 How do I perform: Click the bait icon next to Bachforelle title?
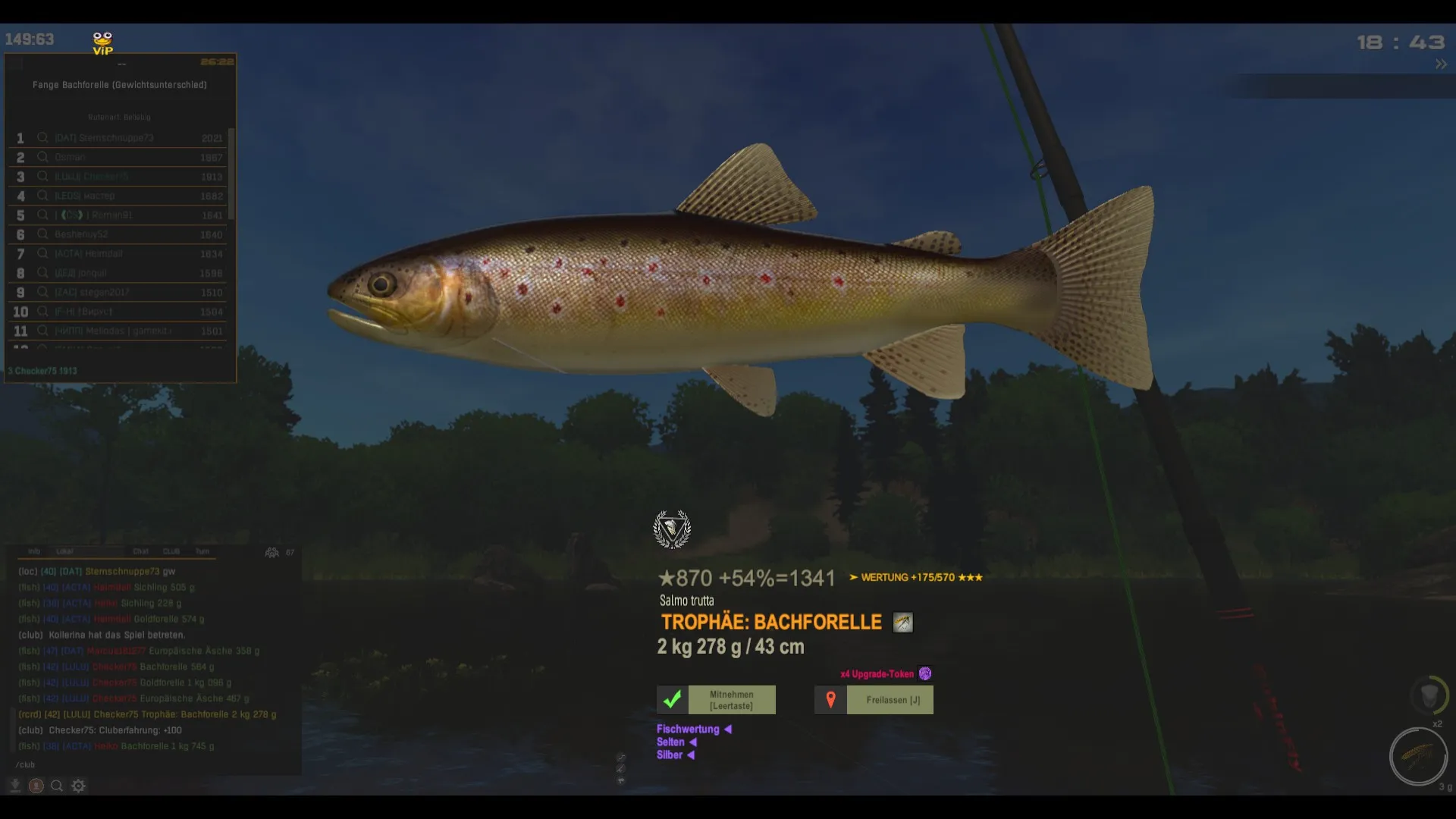(x=902, y=623)
